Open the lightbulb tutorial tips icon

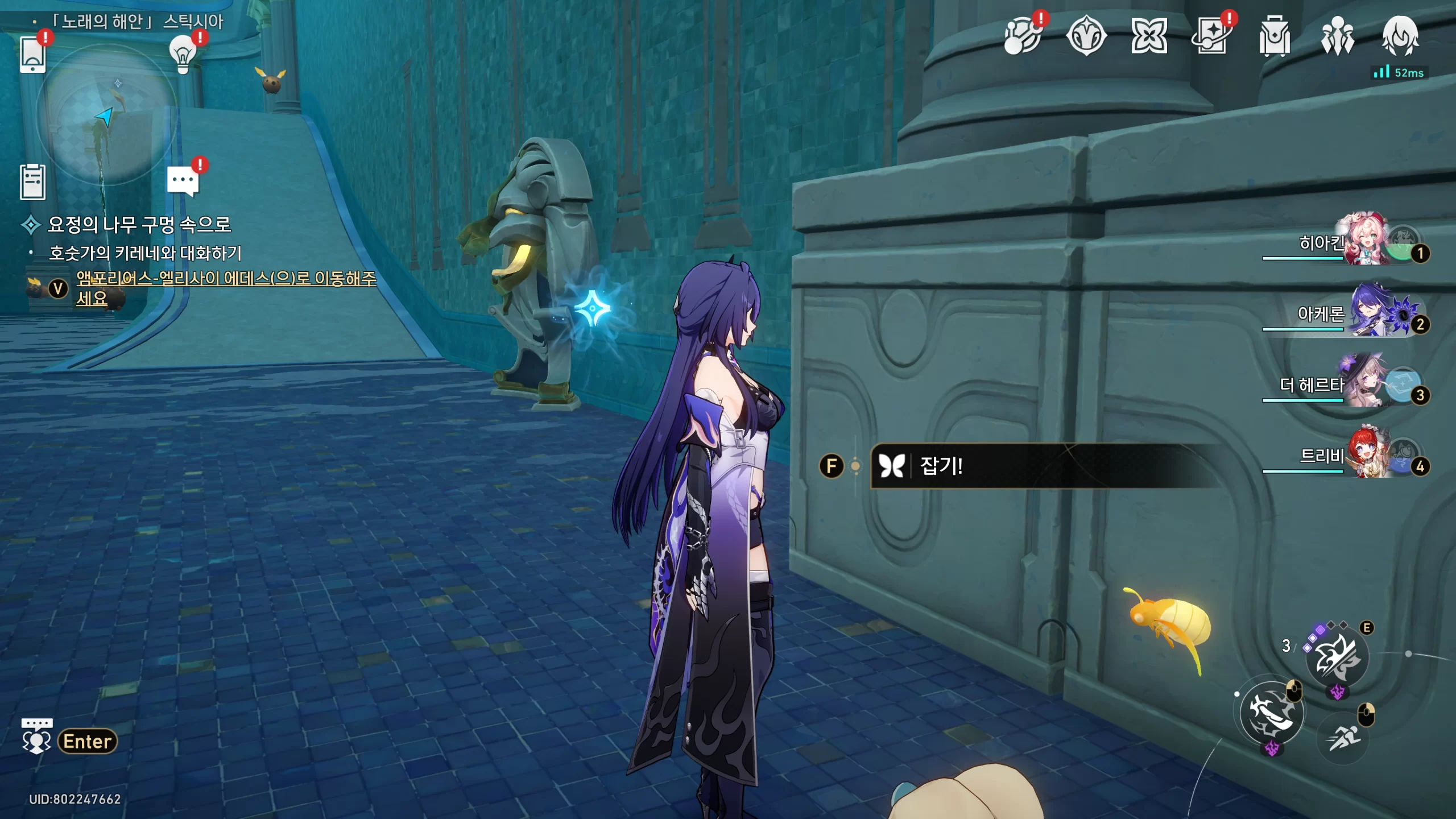pos(183,55)
